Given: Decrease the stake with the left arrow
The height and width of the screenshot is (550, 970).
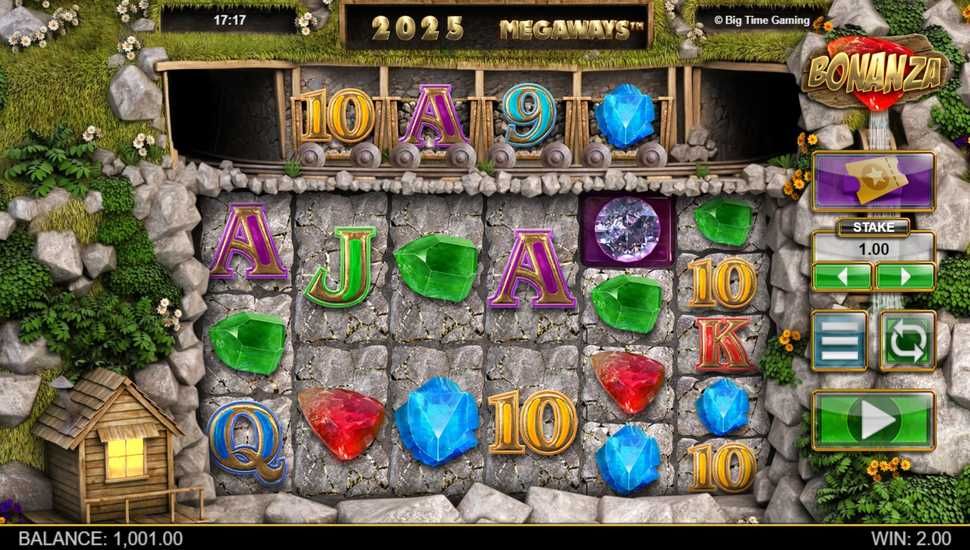Looking at the screenshot, I should tap(841, 276).
